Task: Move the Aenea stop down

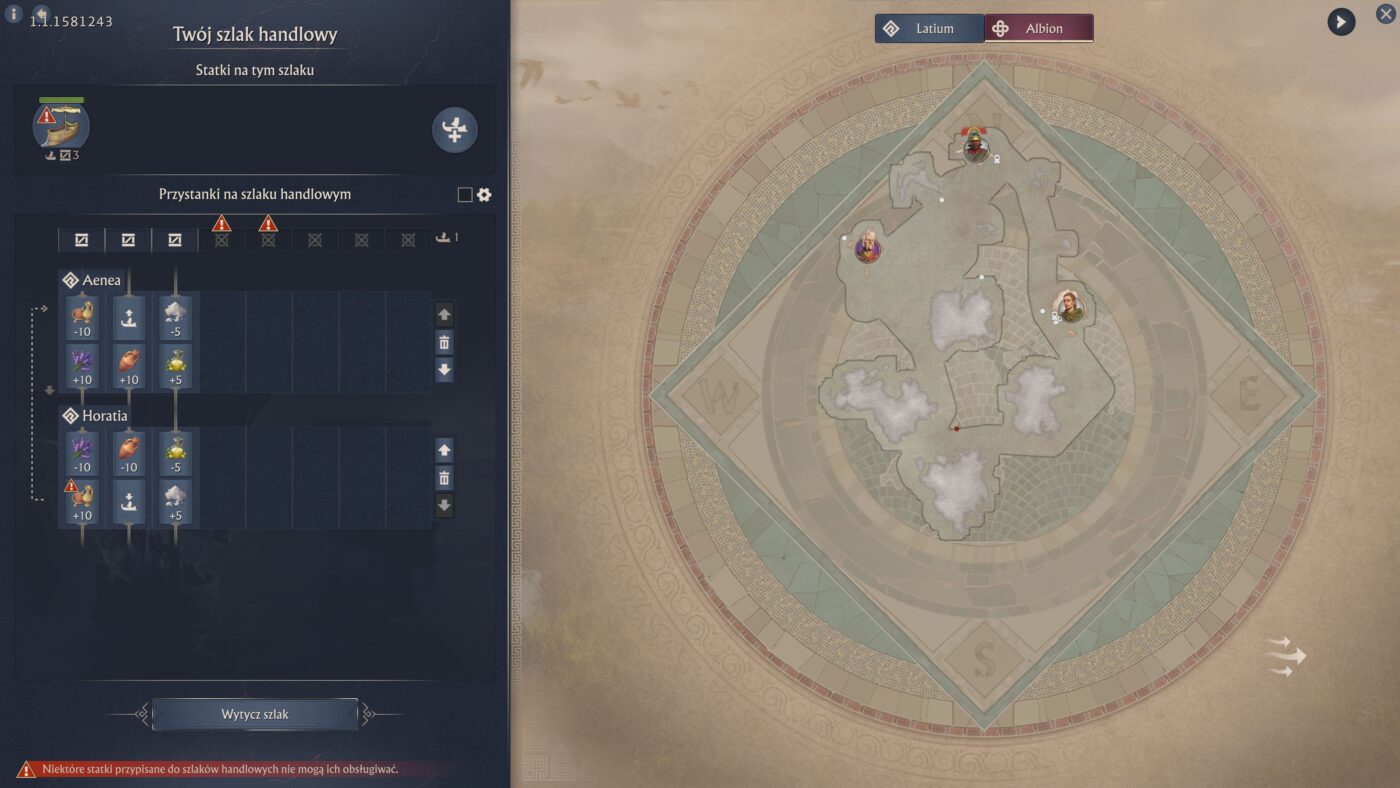Action: click(445, 370)
